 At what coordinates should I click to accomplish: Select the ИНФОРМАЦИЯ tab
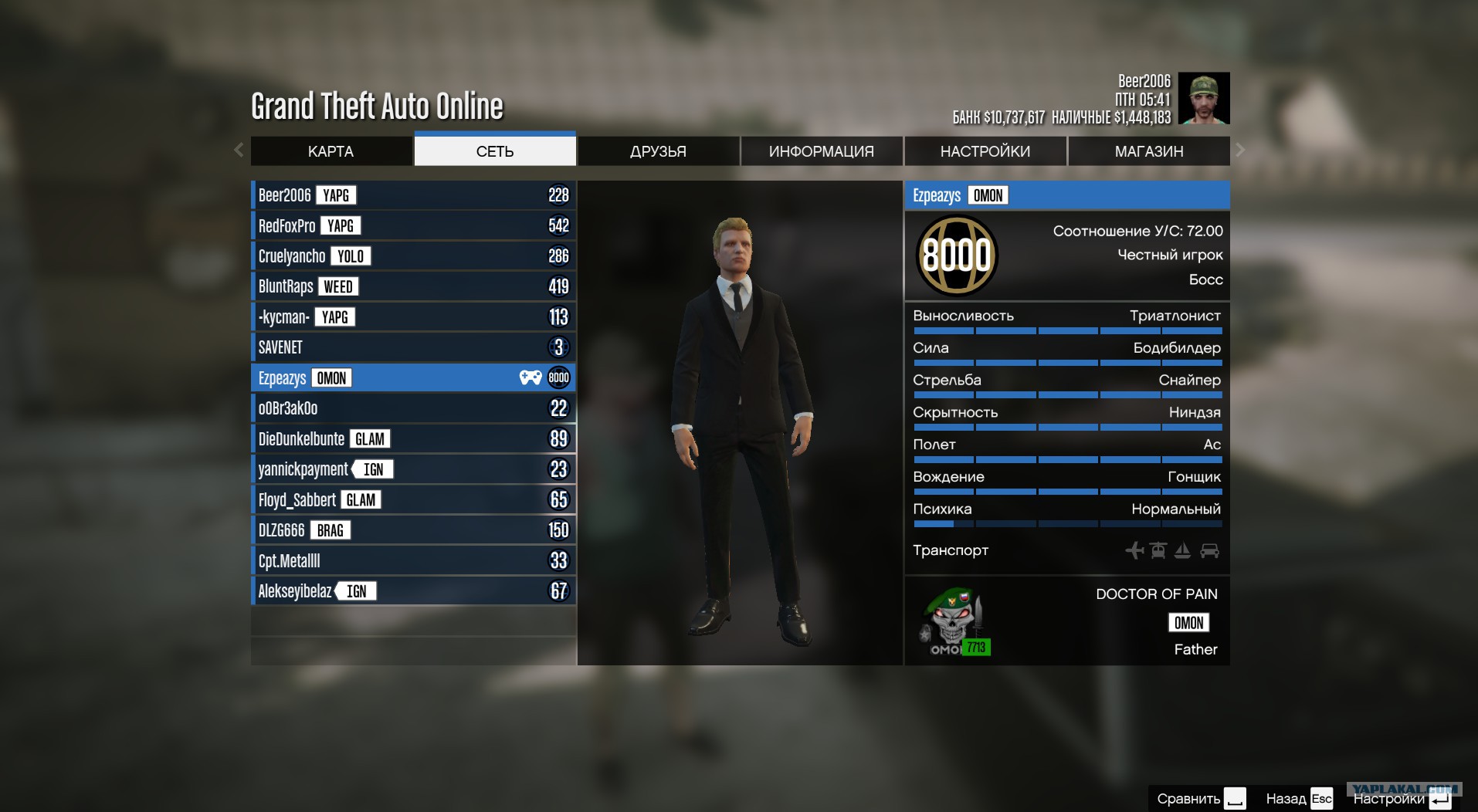[821, 151]
